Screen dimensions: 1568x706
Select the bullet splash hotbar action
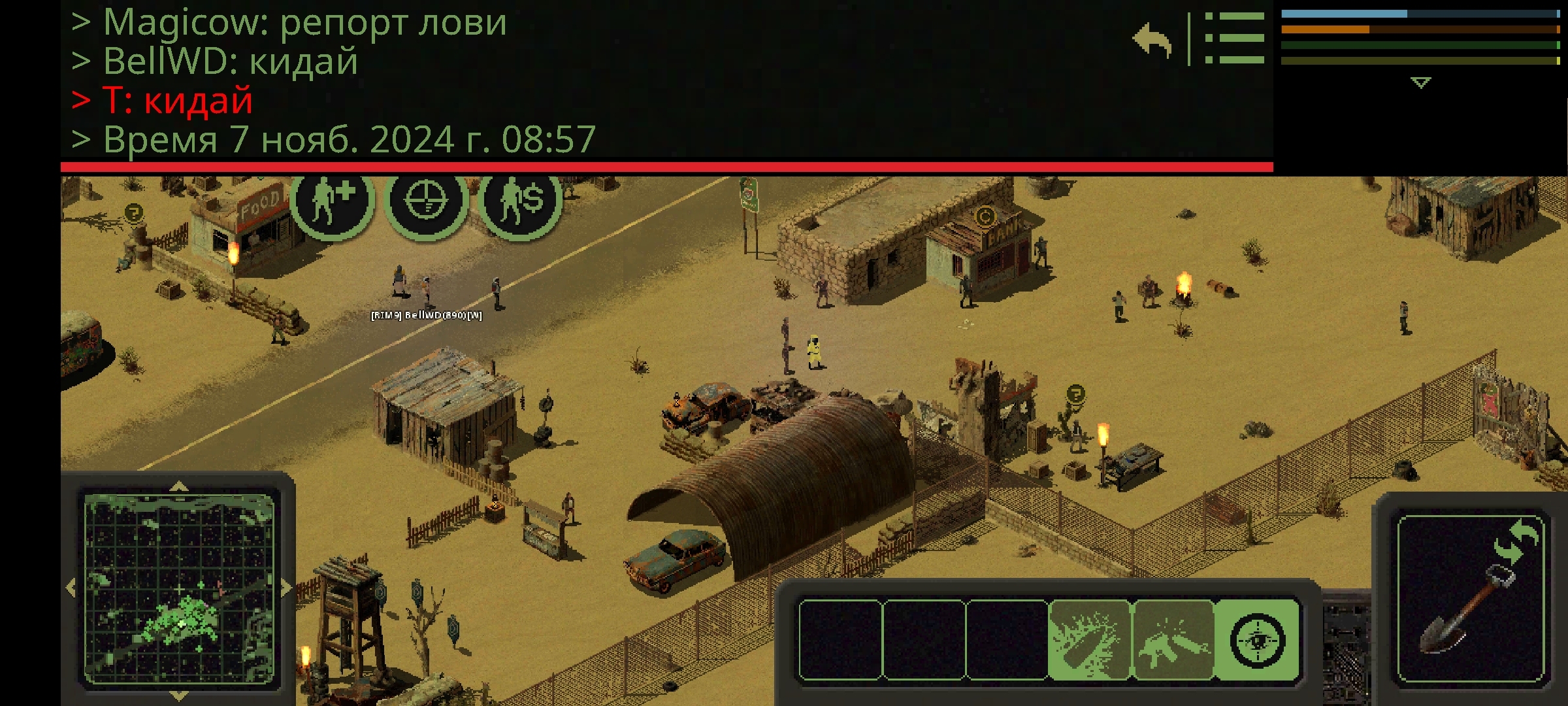pos(1089,641)
